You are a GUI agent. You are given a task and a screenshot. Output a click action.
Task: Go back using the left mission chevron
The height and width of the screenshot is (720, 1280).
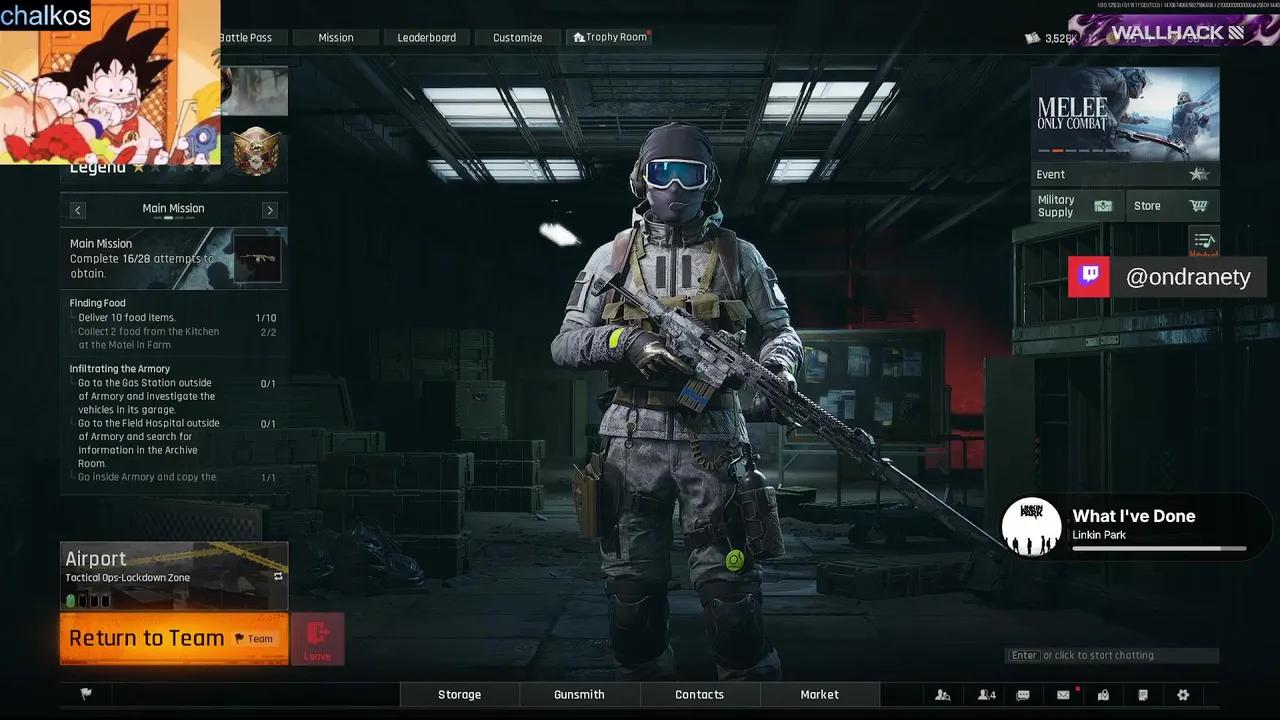click(77, 210)
